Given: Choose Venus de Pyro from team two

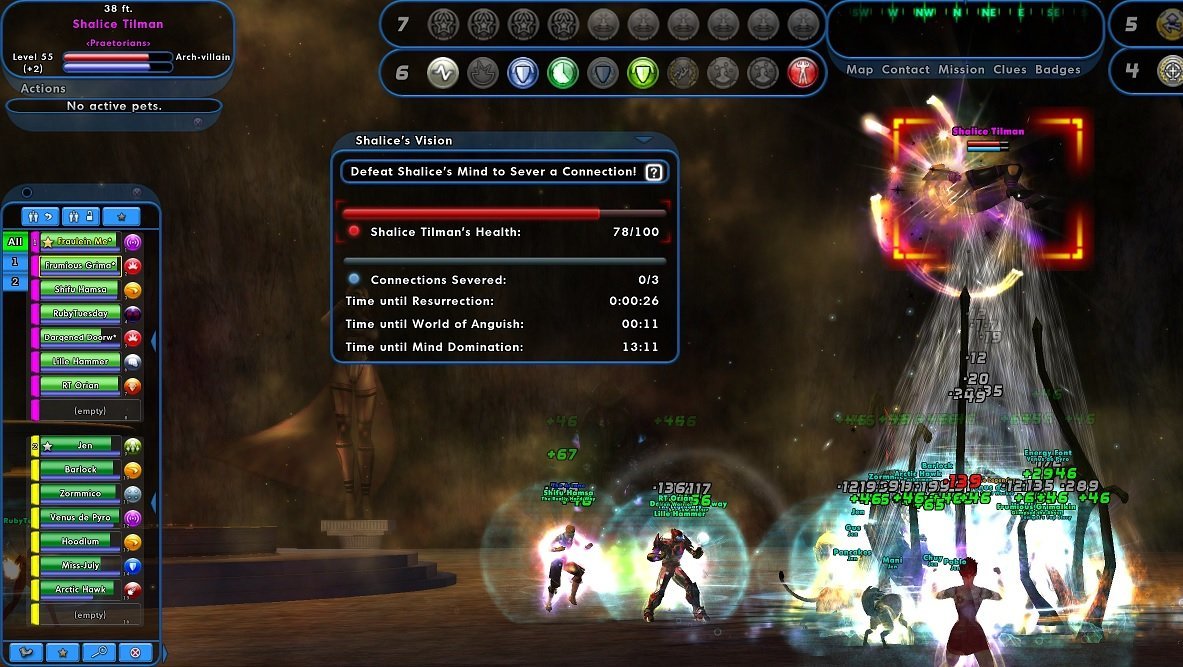Looking at the screenshot, I should (79, 518).
